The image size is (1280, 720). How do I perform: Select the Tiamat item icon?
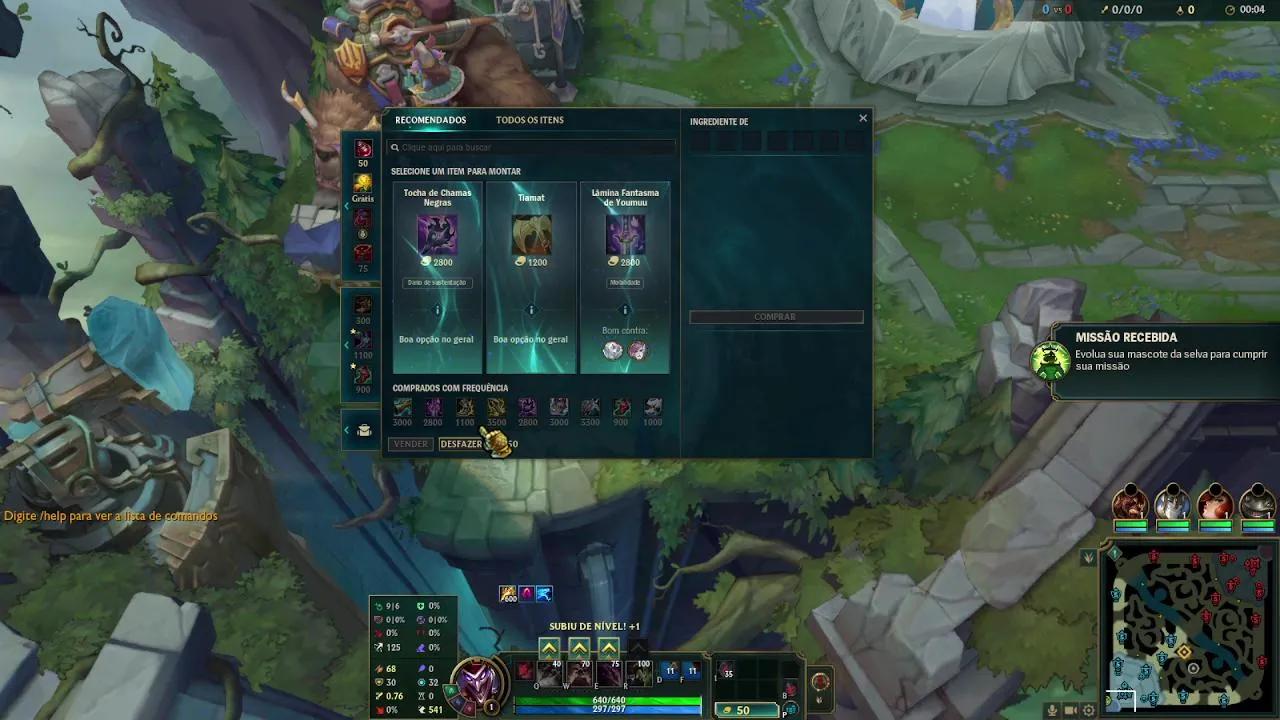pos(531,234)
